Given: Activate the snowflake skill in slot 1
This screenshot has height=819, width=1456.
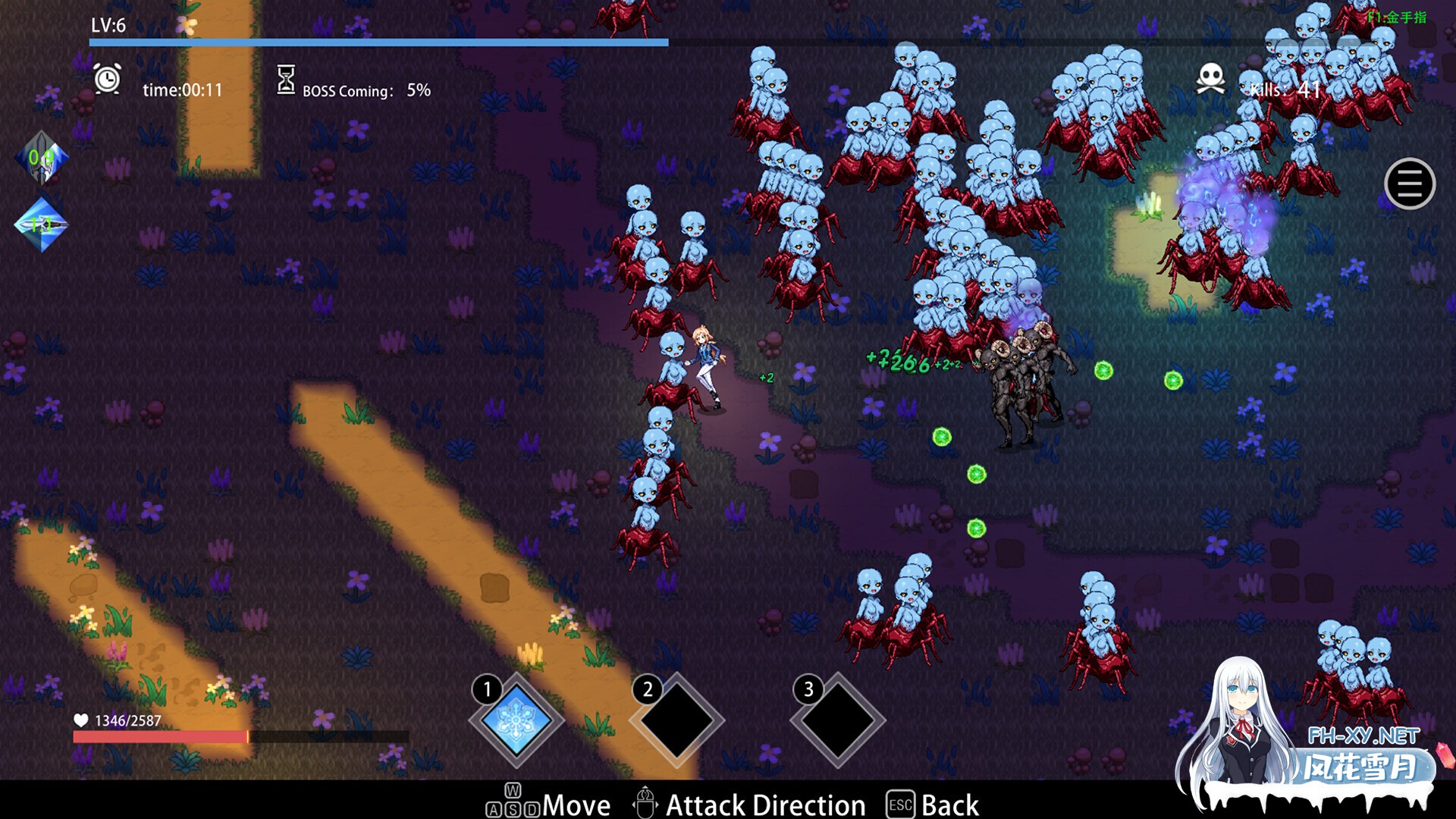Looking at the screenshot, I should click(x=517, y=720).
